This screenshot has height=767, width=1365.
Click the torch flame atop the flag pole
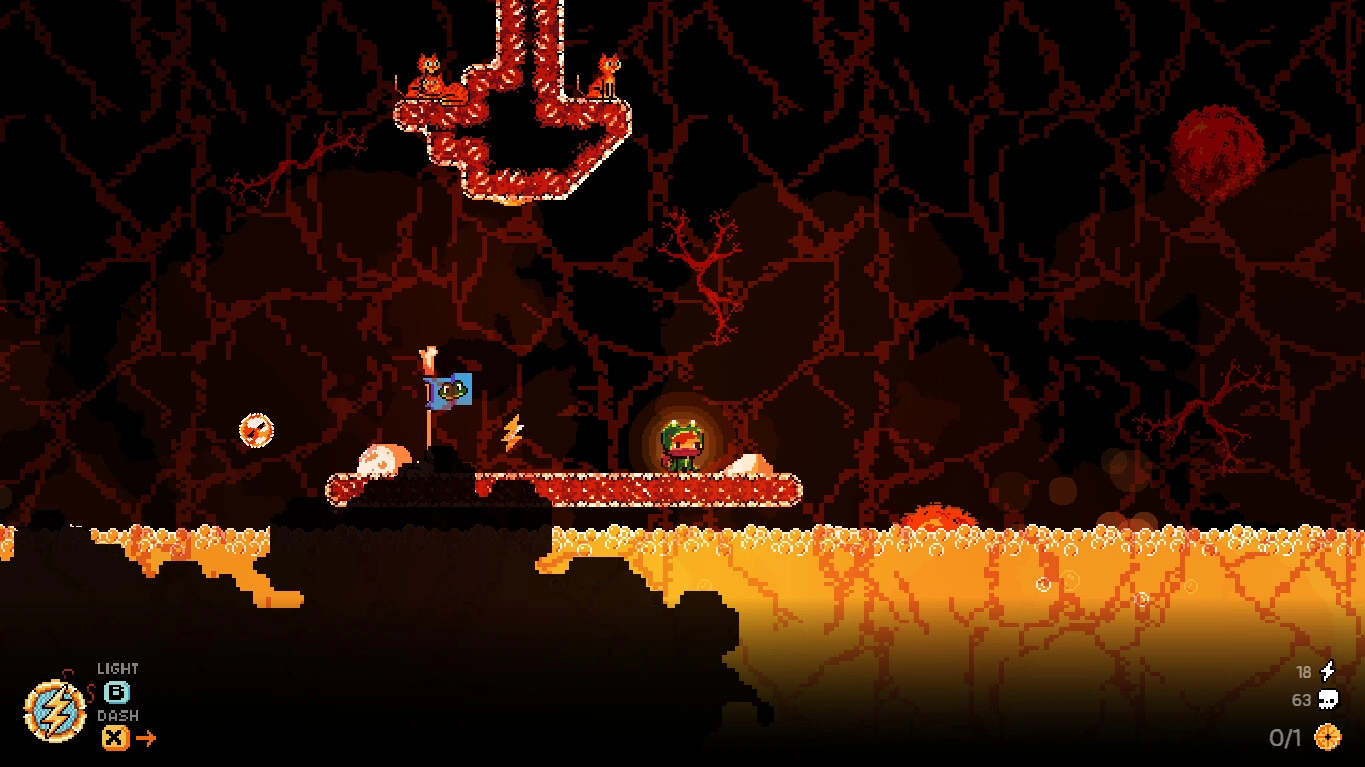[x=428, y=356]
